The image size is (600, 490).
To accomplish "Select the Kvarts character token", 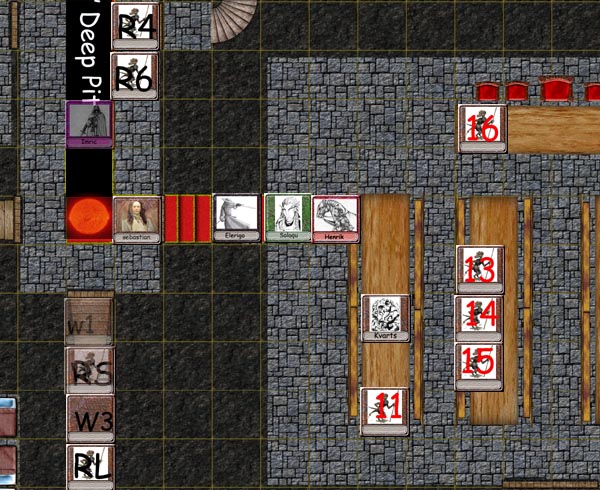I will tap(385, 319).
